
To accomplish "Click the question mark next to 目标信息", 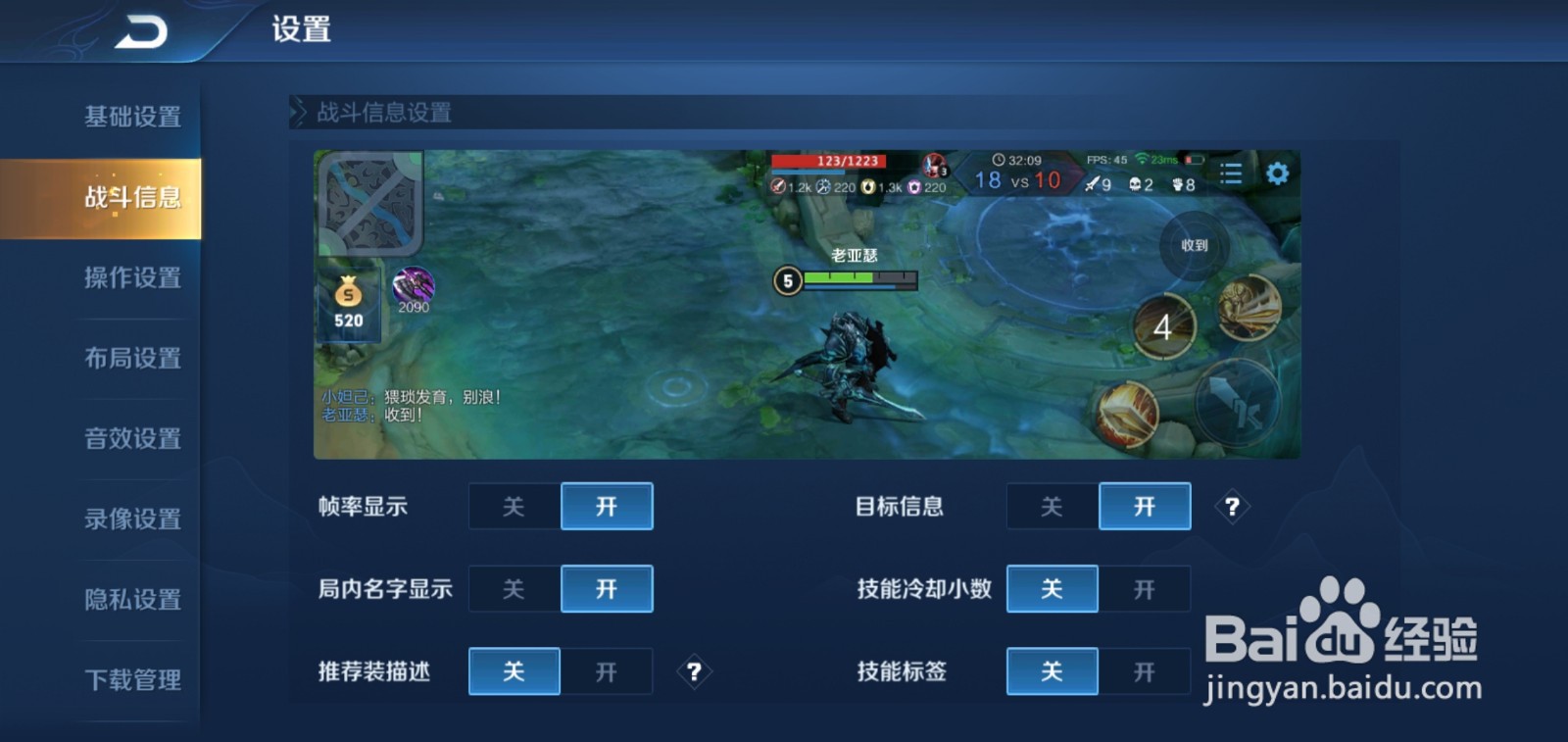I will (x=1233, y=507).
